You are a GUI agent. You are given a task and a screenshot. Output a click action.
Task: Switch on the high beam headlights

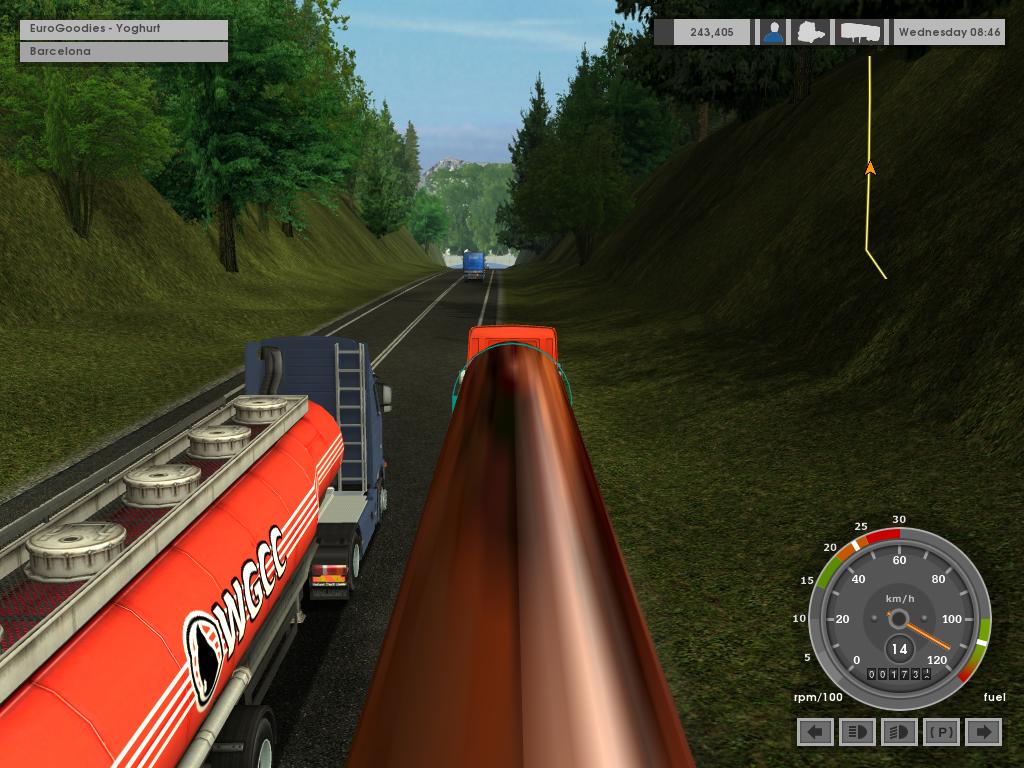857,732
